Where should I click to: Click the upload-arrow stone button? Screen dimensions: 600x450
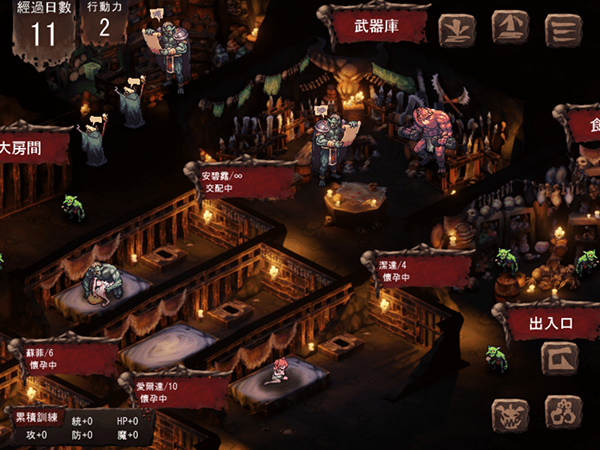(x=510, y=29)
